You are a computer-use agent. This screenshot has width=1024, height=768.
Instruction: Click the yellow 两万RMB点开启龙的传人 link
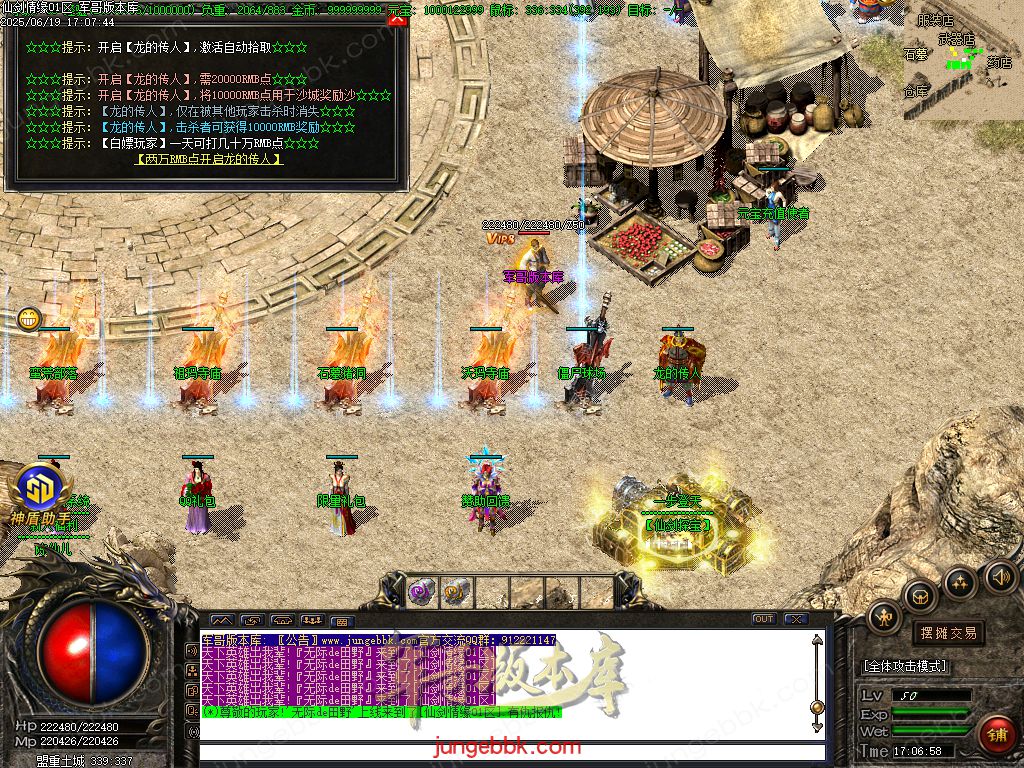208,159
